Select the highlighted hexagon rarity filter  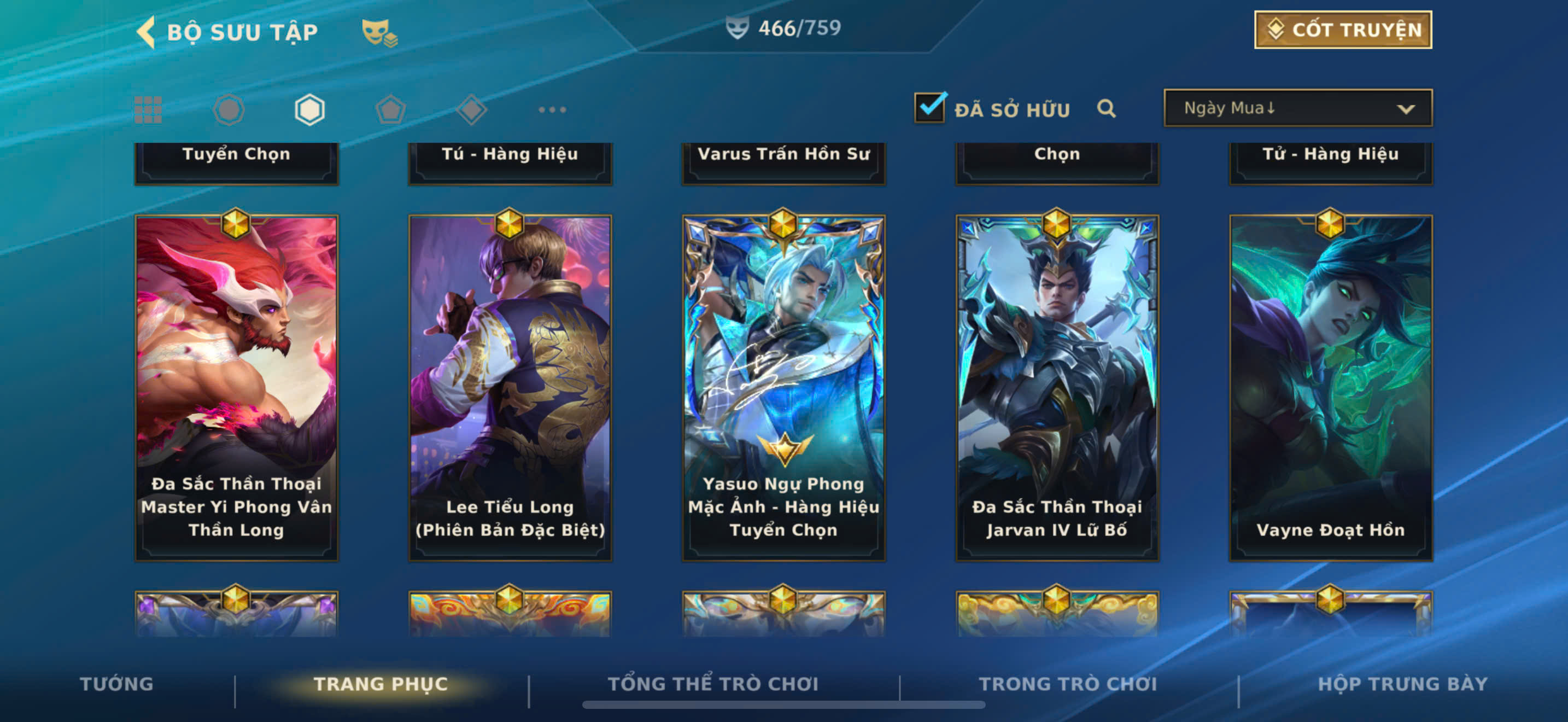[x=309, y=110]
